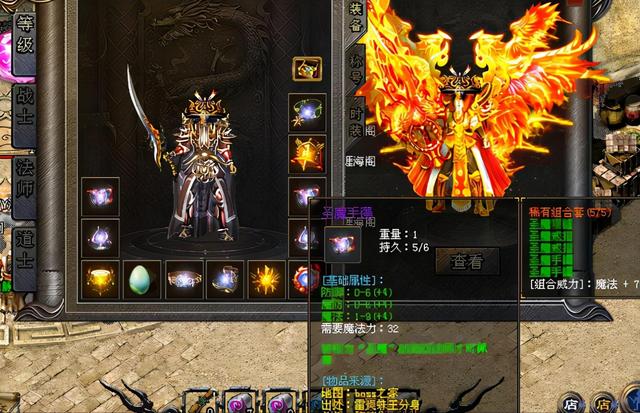Click the 查看 view button

pyautogui.click(x=467, y=262)
